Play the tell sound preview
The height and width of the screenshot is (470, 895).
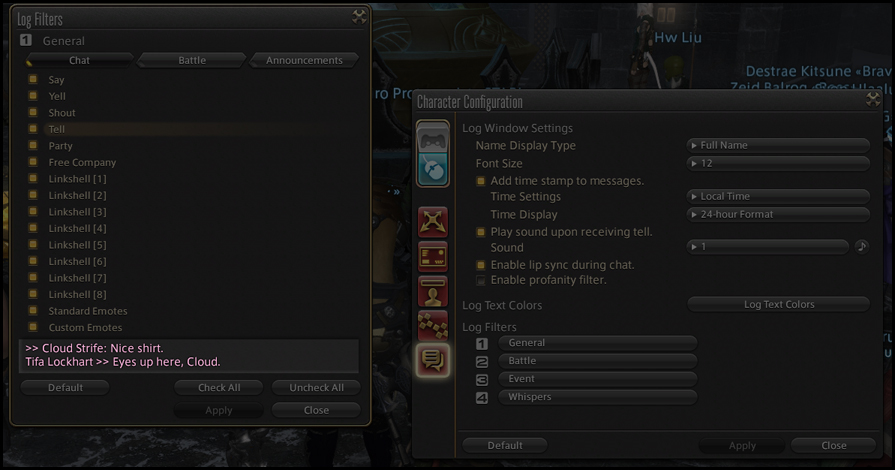862,246
